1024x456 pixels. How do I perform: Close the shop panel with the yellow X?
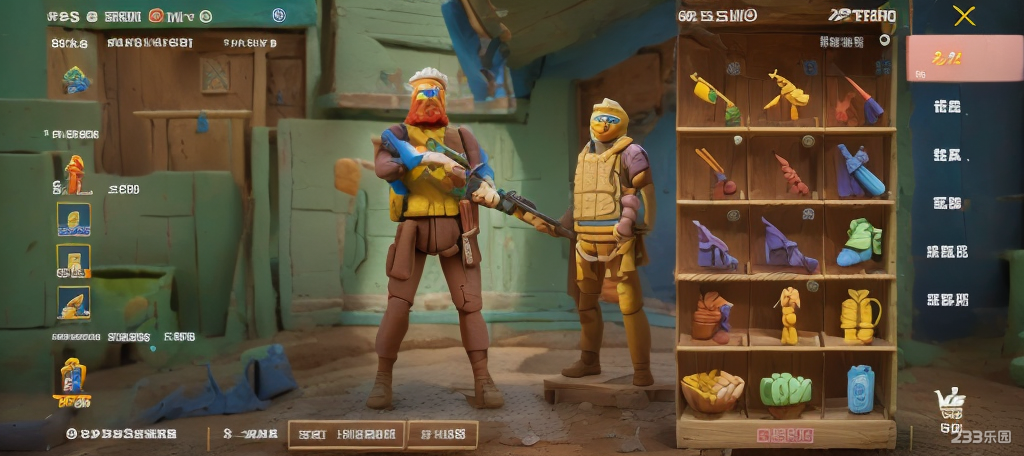point(964,15)
